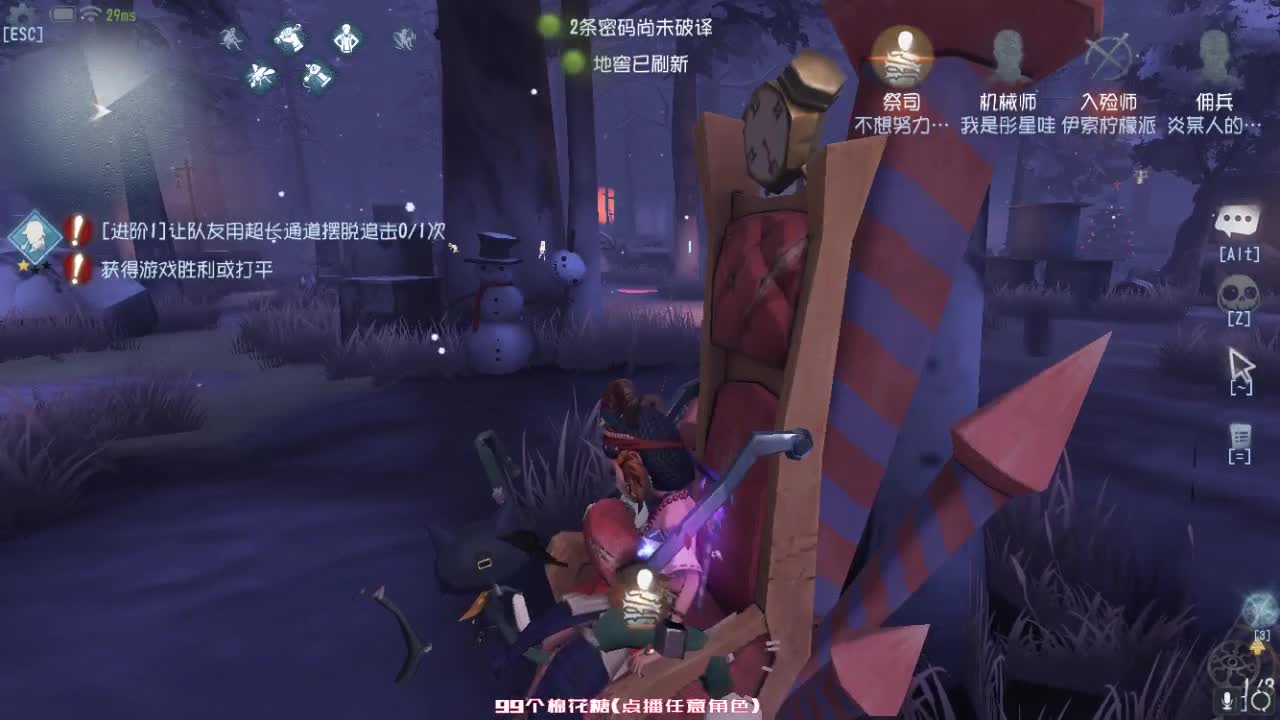The height and width of the screenshot is (720, 1280).
Task: Open the pause menu via [ESC]
Action: pos(25,33)
